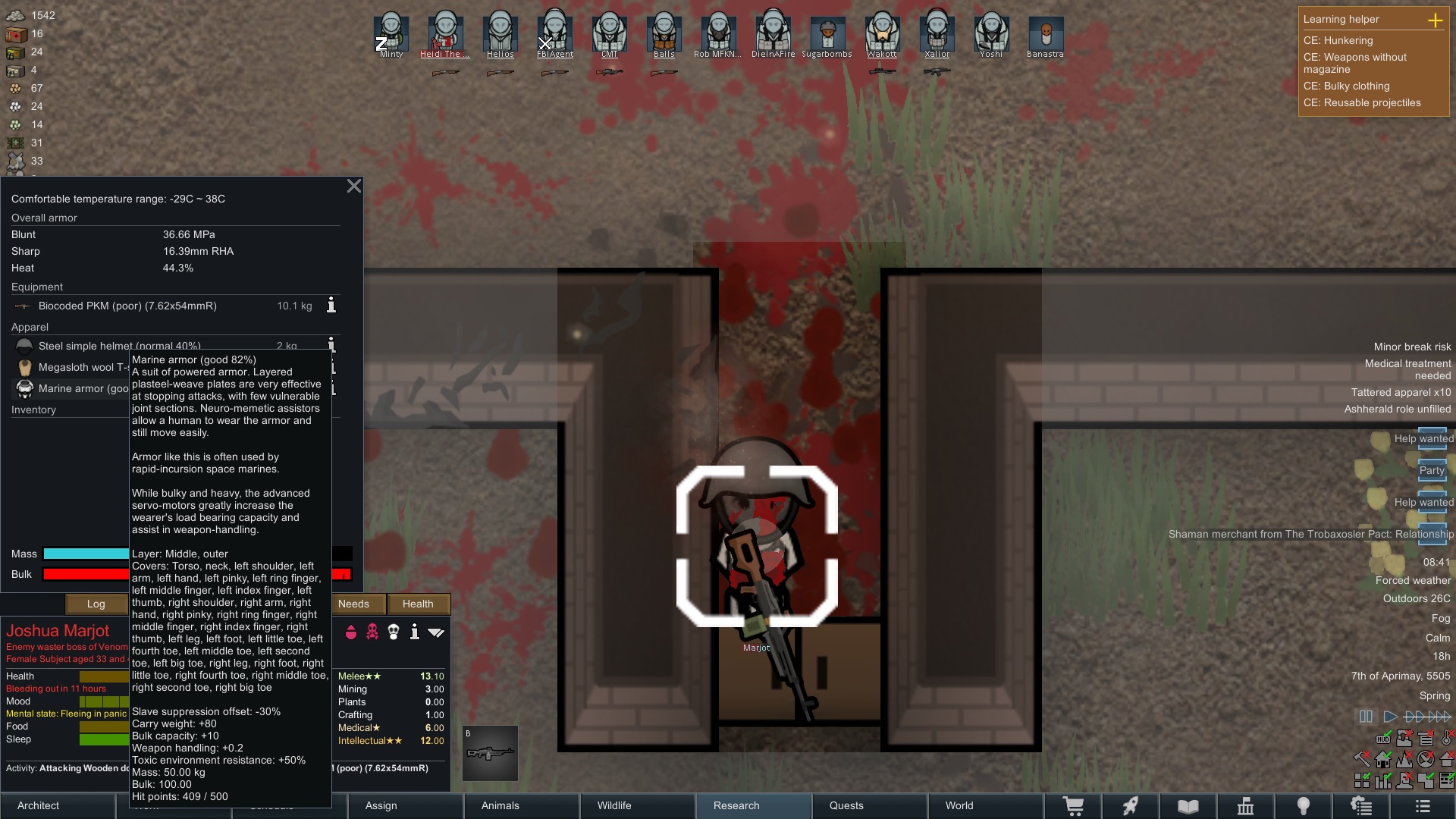Viewport: 1456px width, 819px height.
Task: Click the lightbulb icon near bottom right
Action: pyautogui.click(x=1304, y=805)
